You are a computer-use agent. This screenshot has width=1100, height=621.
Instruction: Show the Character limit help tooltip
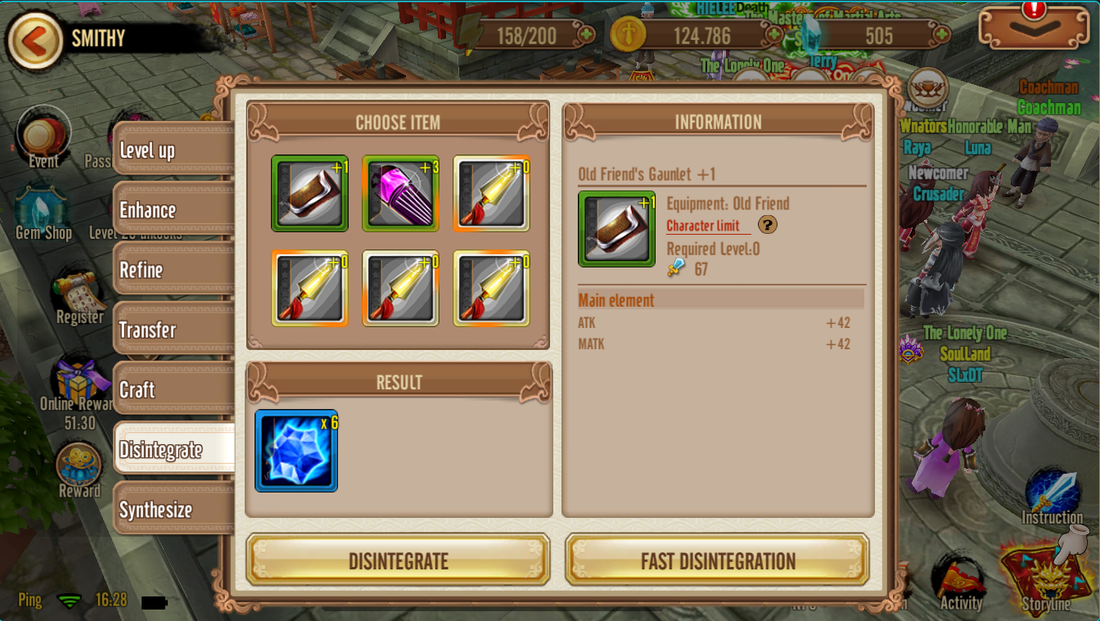(767, 225)
